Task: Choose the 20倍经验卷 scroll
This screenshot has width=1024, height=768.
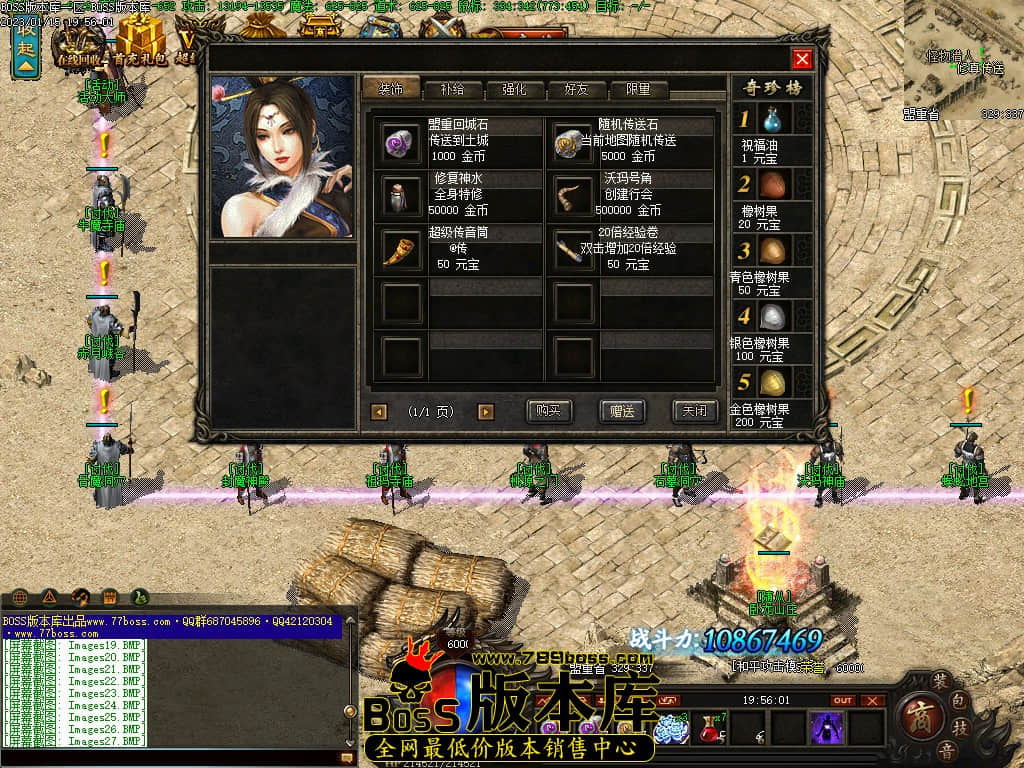Action: (574, 249)
